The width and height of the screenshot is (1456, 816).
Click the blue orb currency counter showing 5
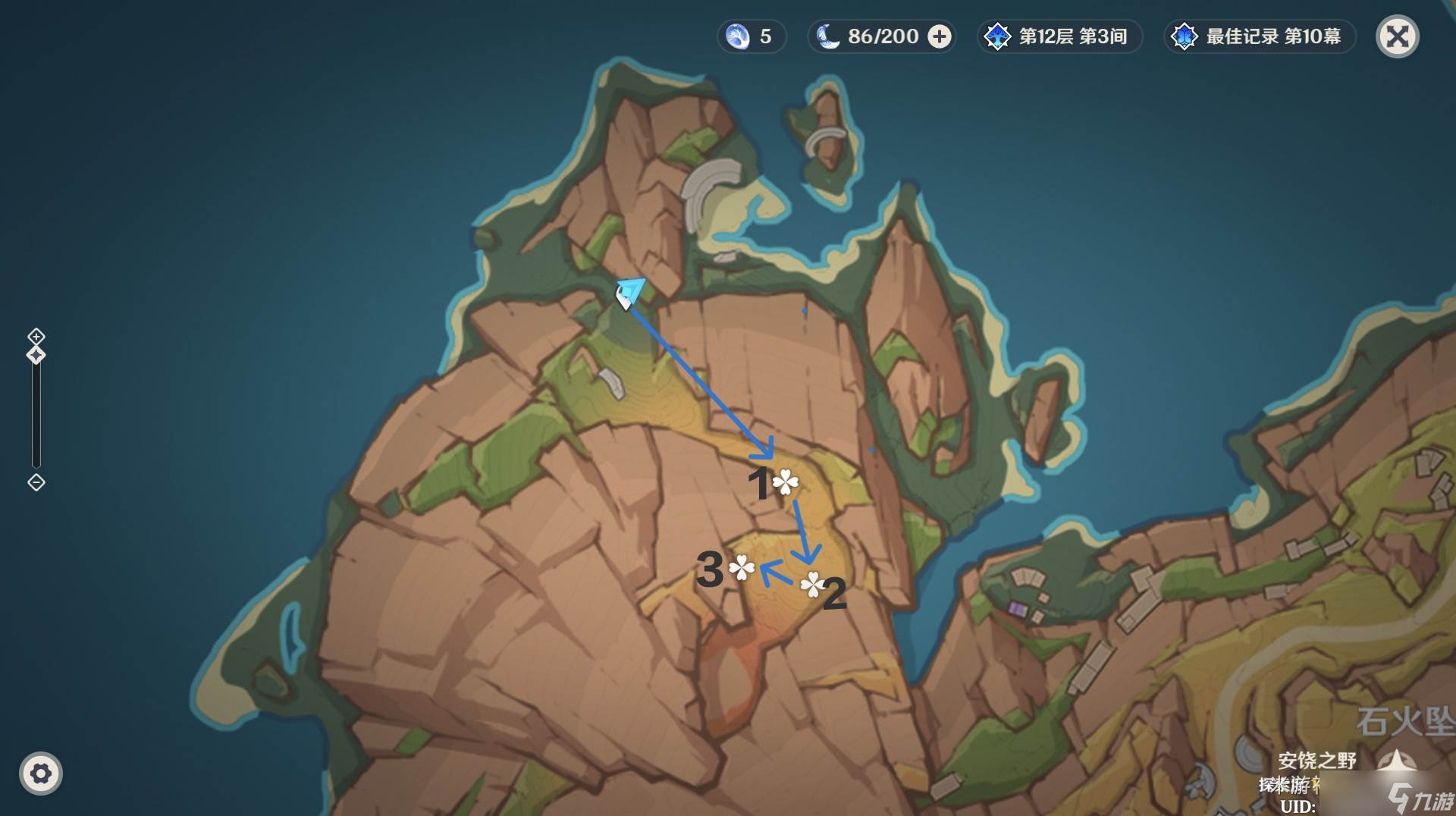pyautogui.click(x=751, y=36)
